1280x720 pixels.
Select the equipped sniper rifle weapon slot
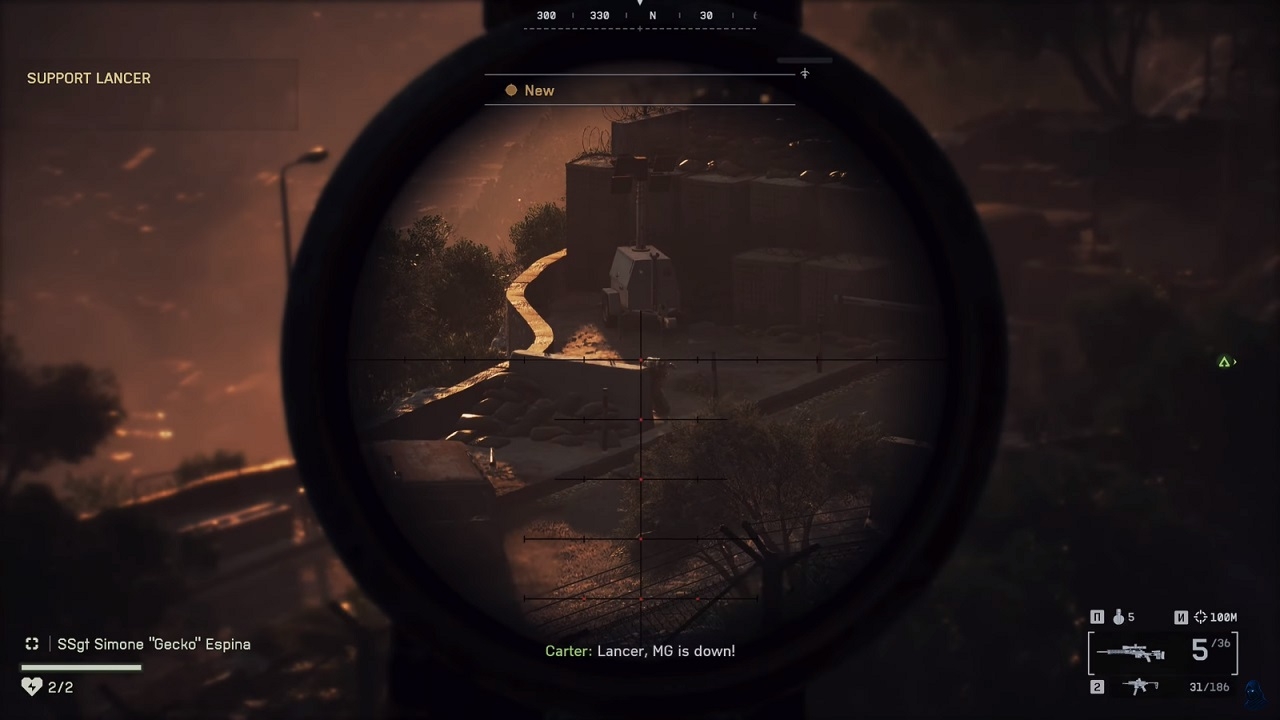coord(1130,653)
